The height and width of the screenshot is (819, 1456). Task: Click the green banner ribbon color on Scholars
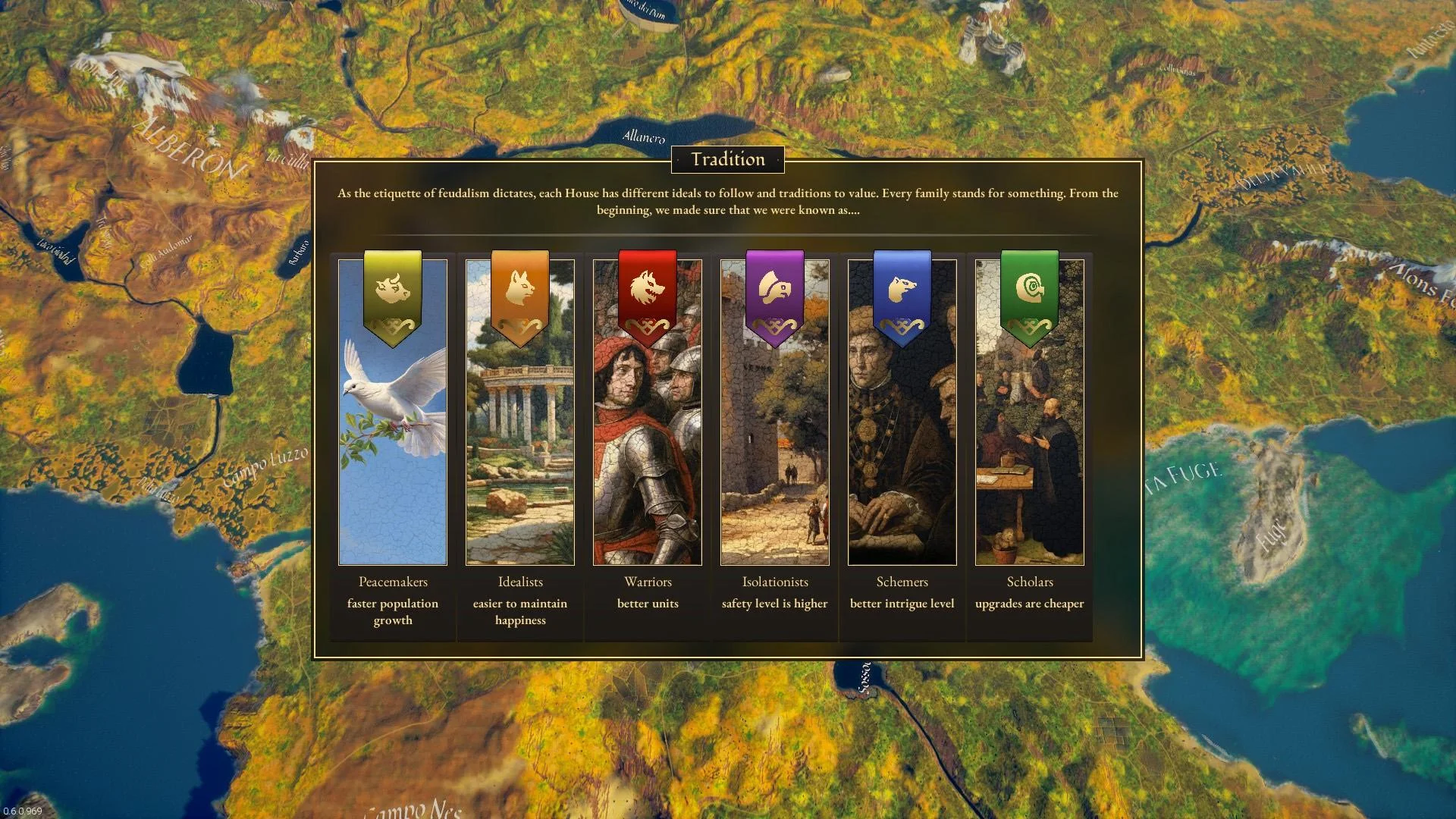tap(1029, 318)
